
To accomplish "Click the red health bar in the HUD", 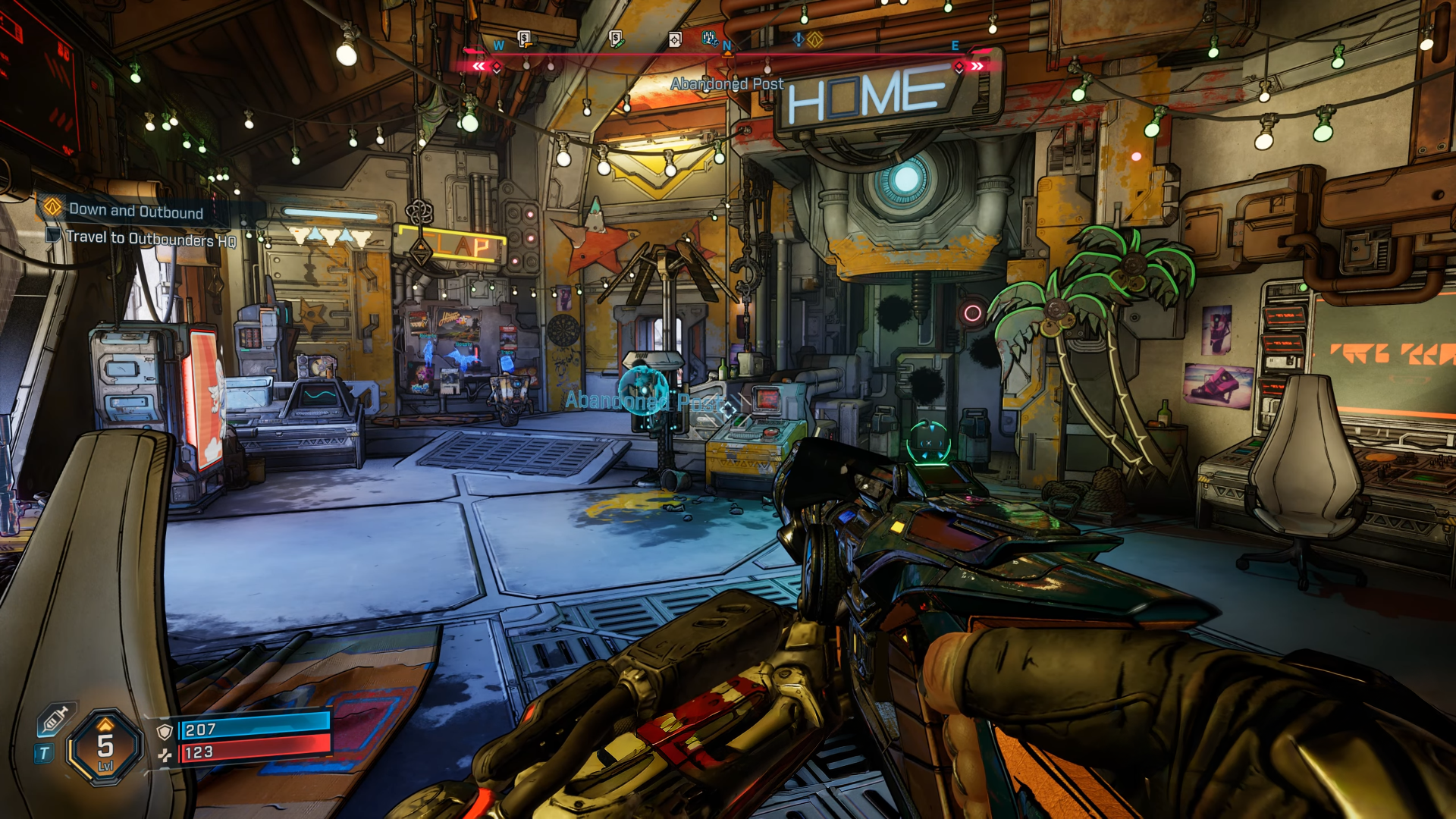I will [250, 756].
